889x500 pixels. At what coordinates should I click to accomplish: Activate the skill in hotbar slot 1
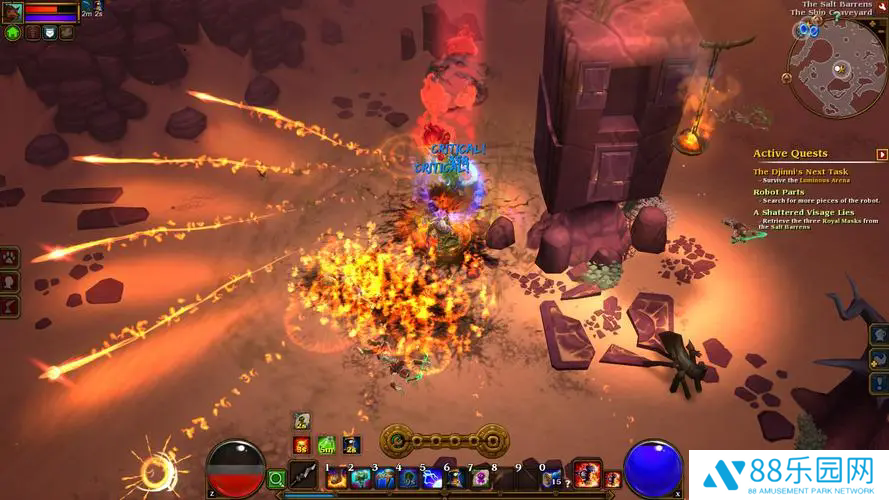[x=336, y=478]
